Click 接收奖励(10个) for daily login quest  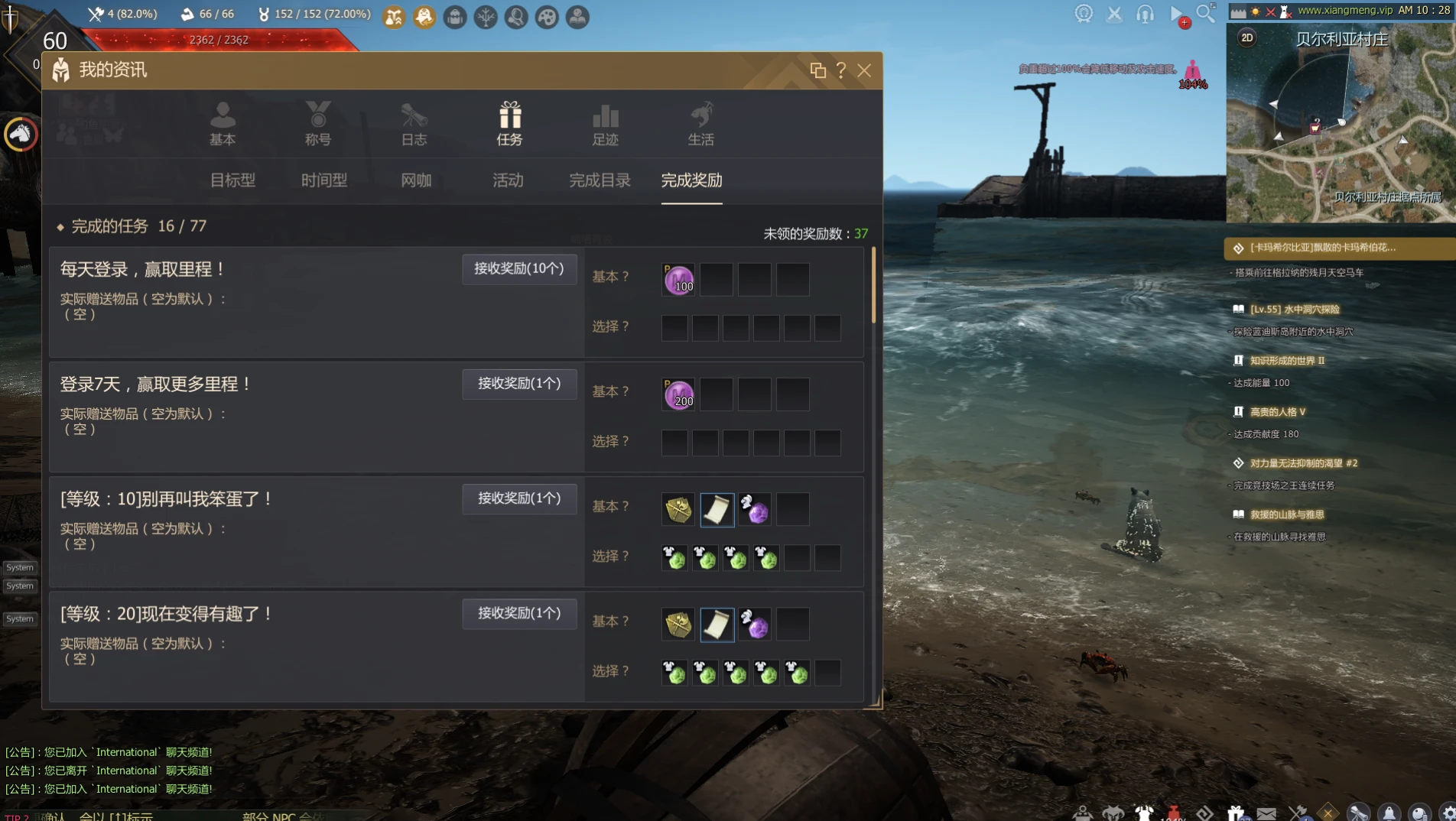click(x=519, y=269)
